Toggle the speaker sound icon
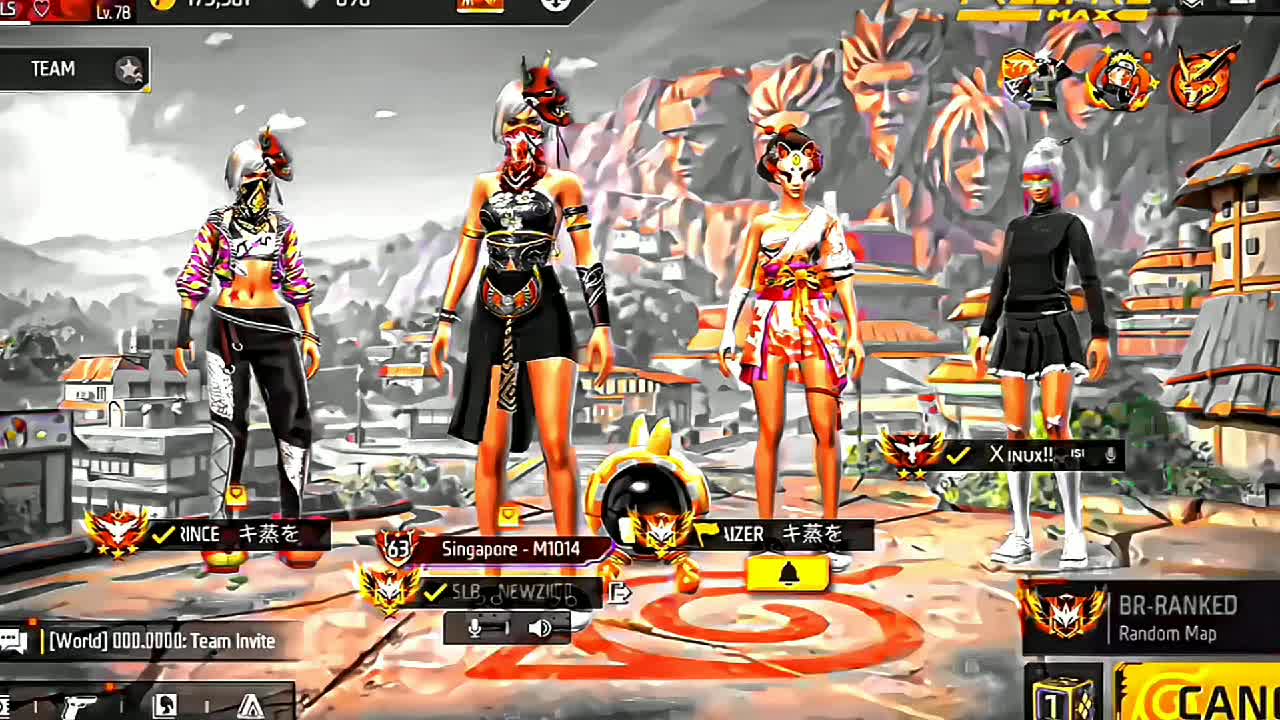1280x720 pixels. tap(539, 627)
